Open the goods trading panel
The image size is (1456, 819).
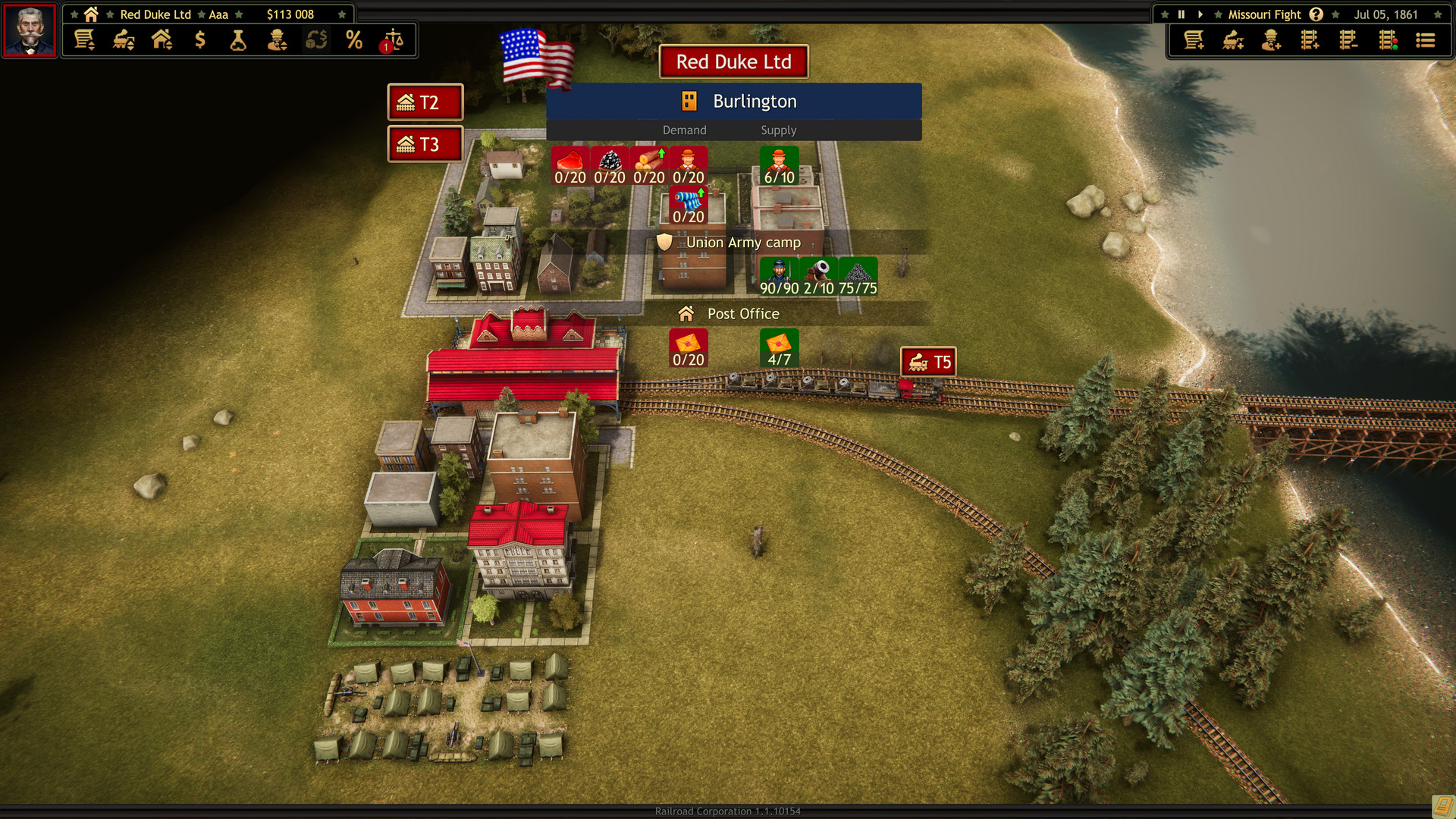point(315,40)
